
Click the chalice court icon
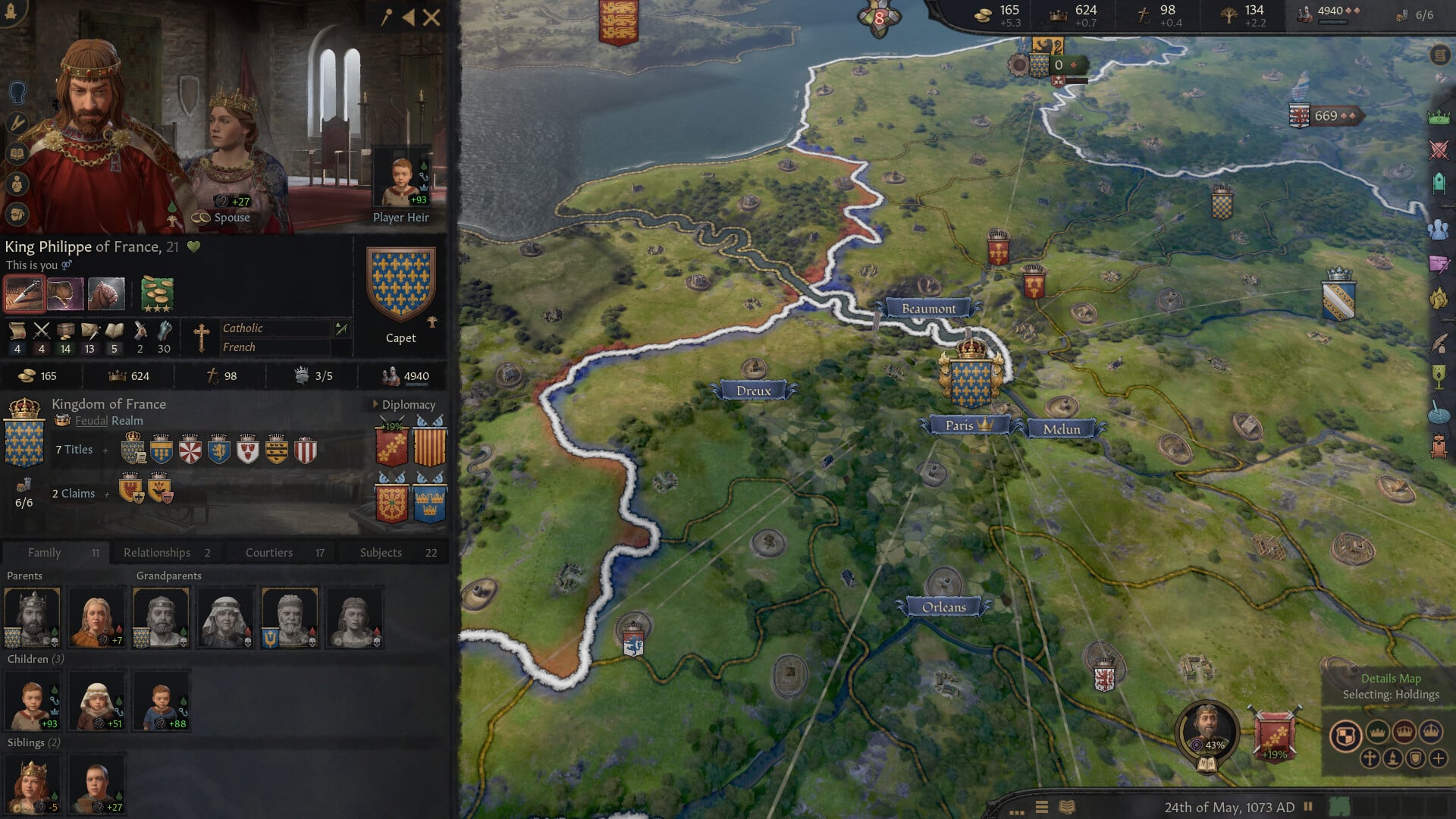click(1437, 378)
